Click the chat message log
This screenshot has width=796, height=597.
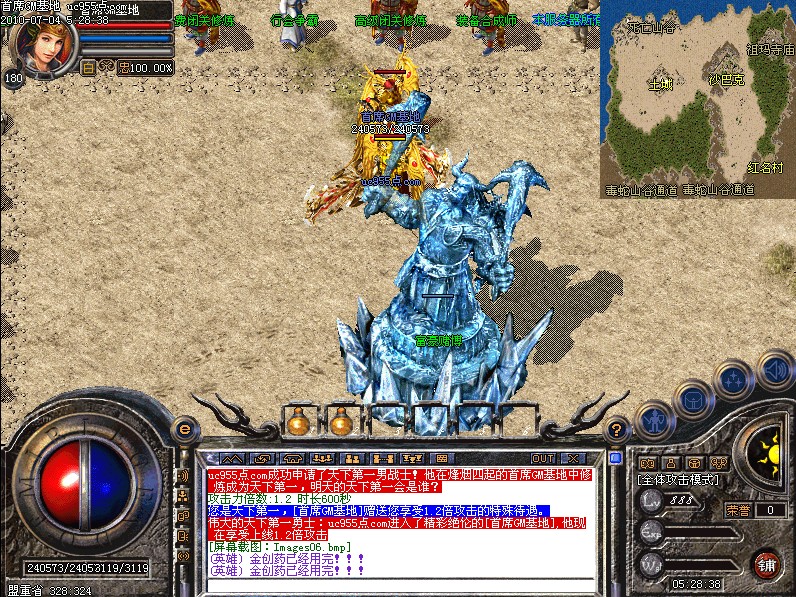coord(400,522)
